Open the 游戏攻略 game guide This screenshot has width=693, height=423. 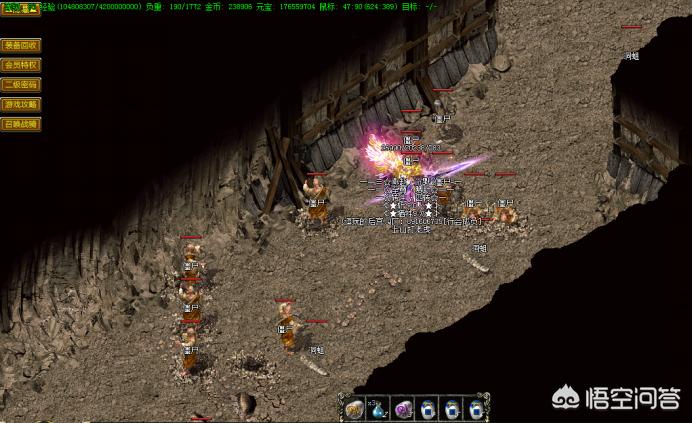pos(21,104)
